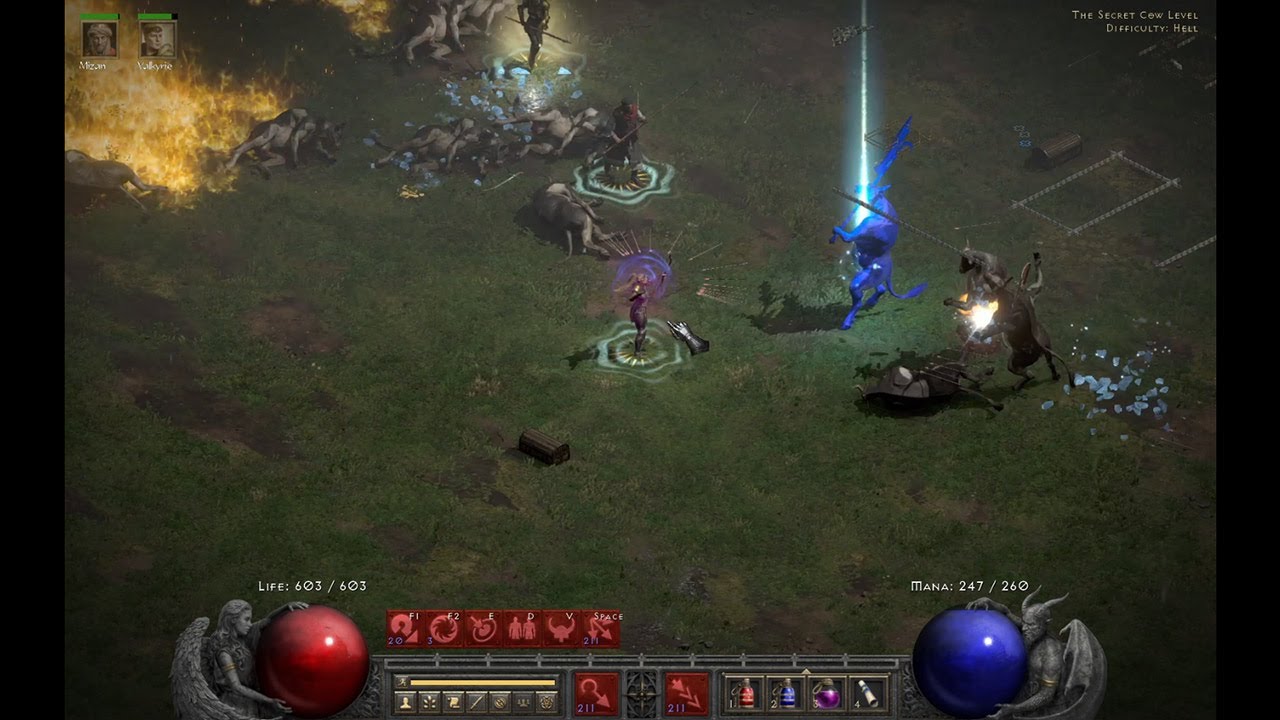Activate the F1 hotkey skill icon
Screen dimensions: 1280x720
click(403, 629)
